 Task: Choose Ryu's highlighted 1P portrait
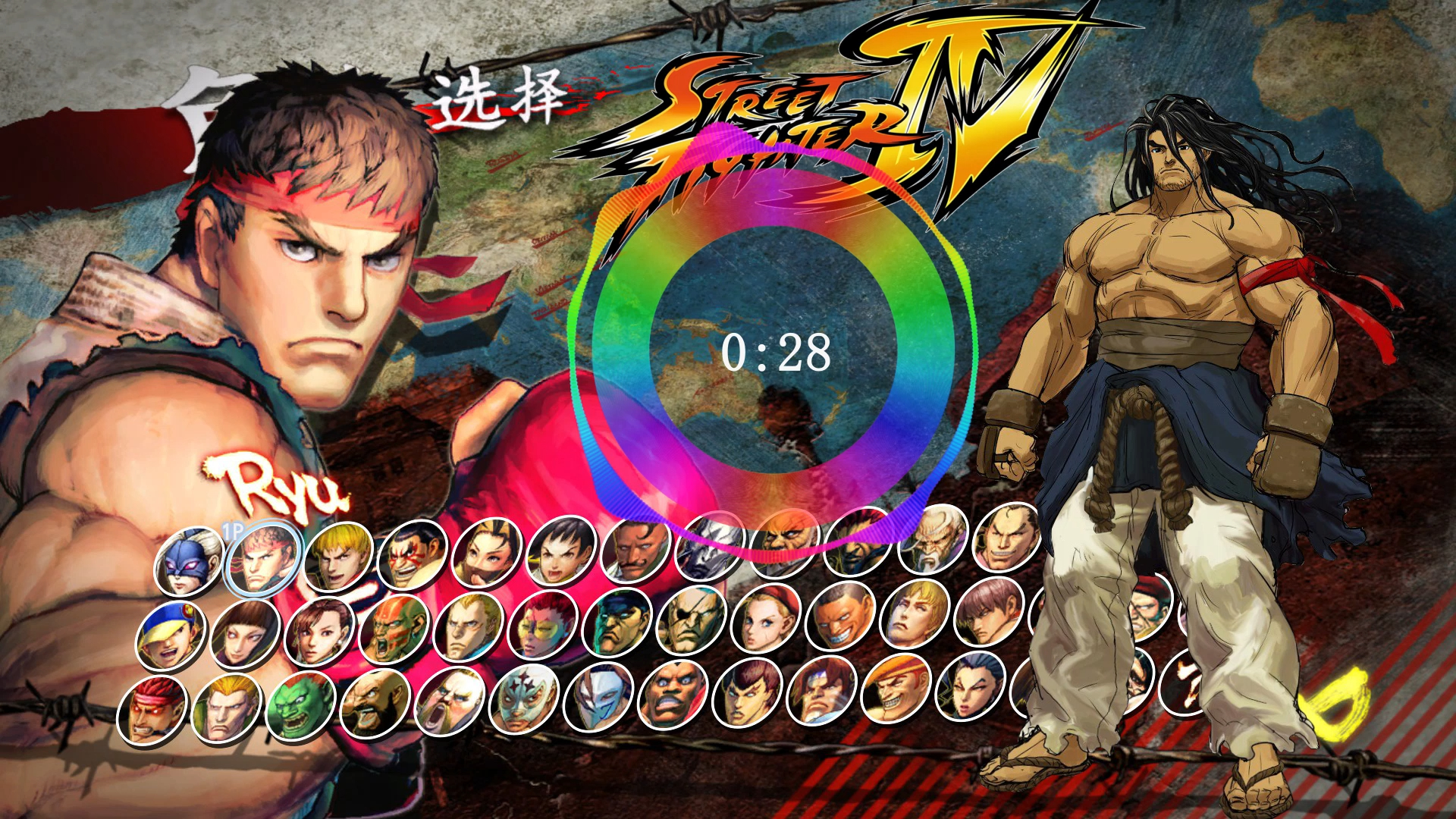(x=262, y=558)
